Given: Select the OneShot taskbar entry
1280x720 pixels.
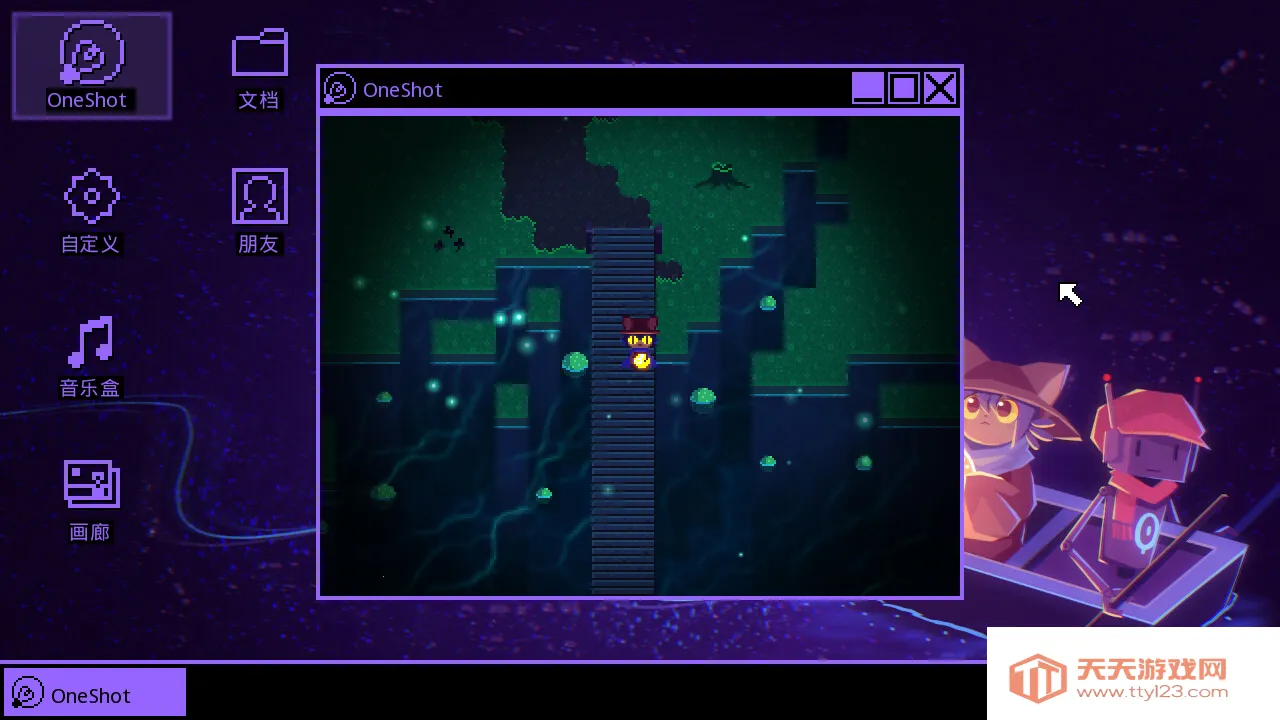Looking at the screenshot, I should [95, 693].
